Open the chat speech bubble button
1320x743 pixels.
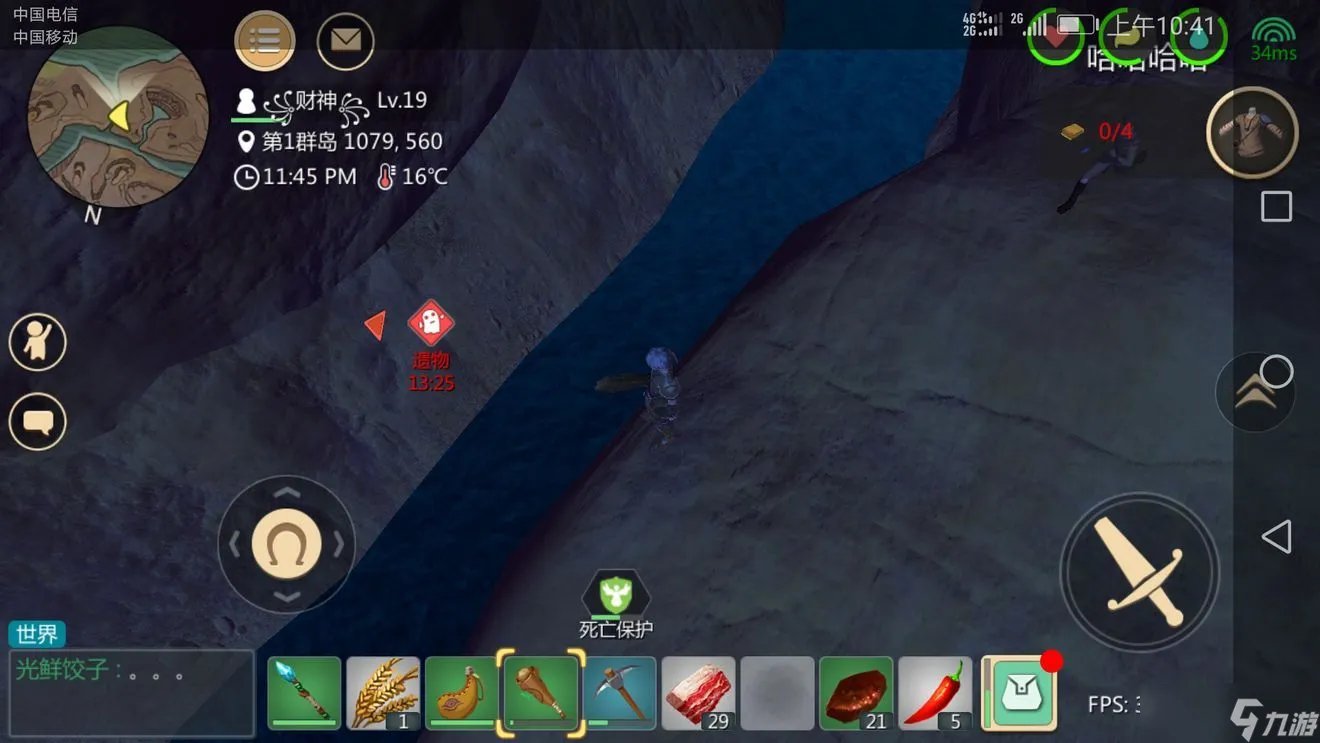(x=38, y=422)
